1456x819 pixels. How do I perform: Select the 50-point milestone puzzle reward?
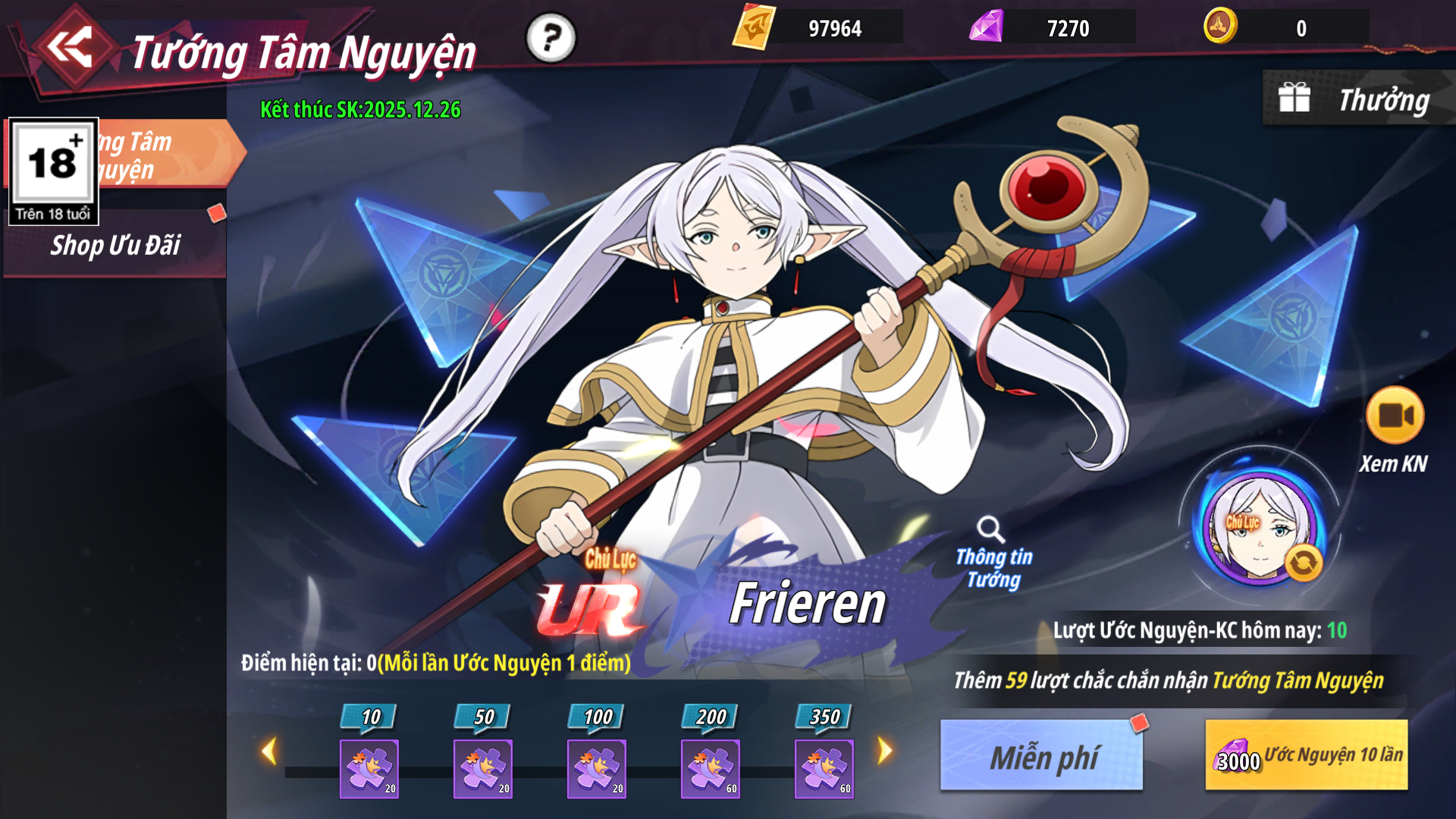tap(483, 767)
